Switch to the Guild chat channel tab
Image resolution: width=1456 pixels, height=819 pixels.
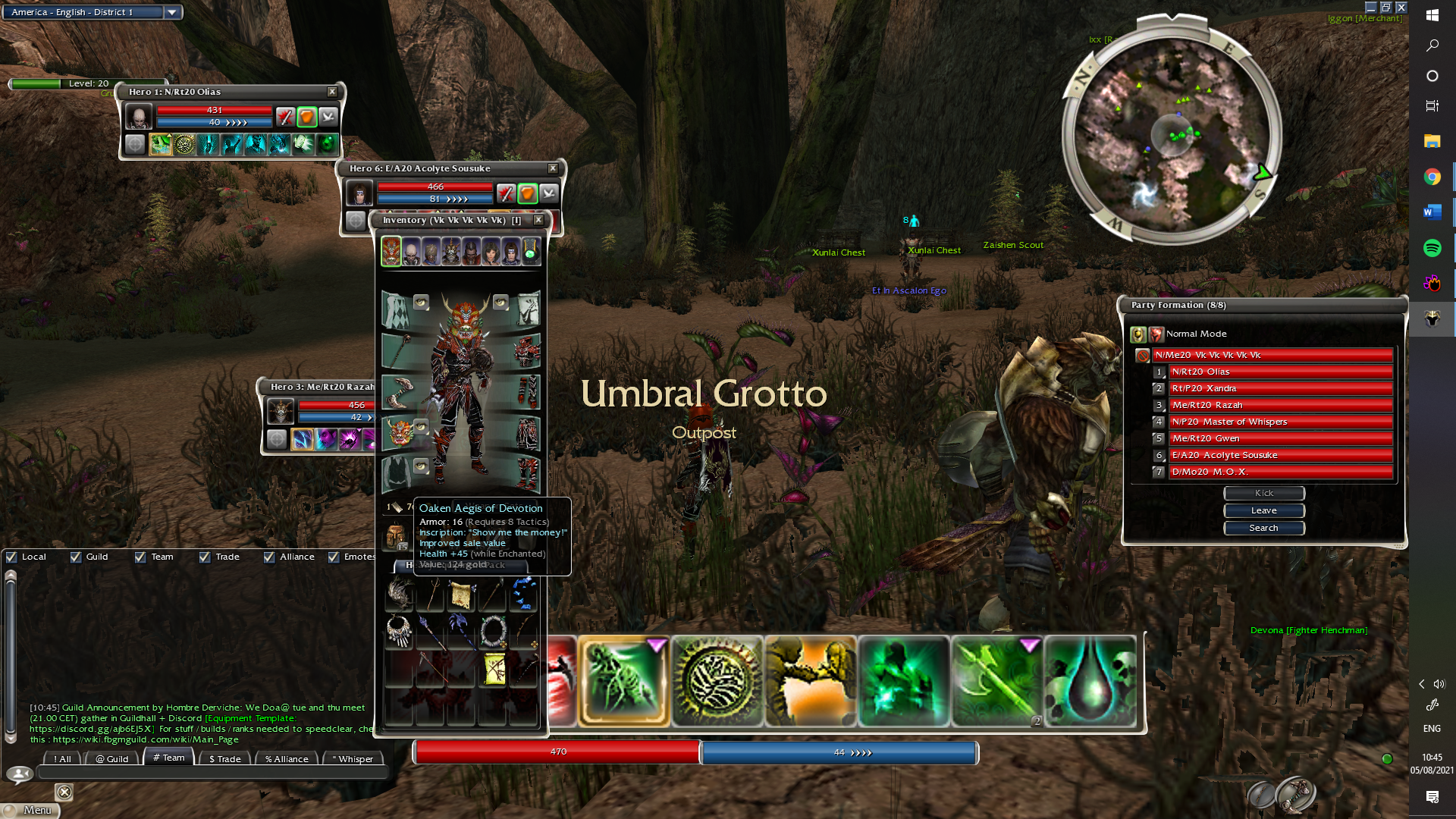click(112, 758)
